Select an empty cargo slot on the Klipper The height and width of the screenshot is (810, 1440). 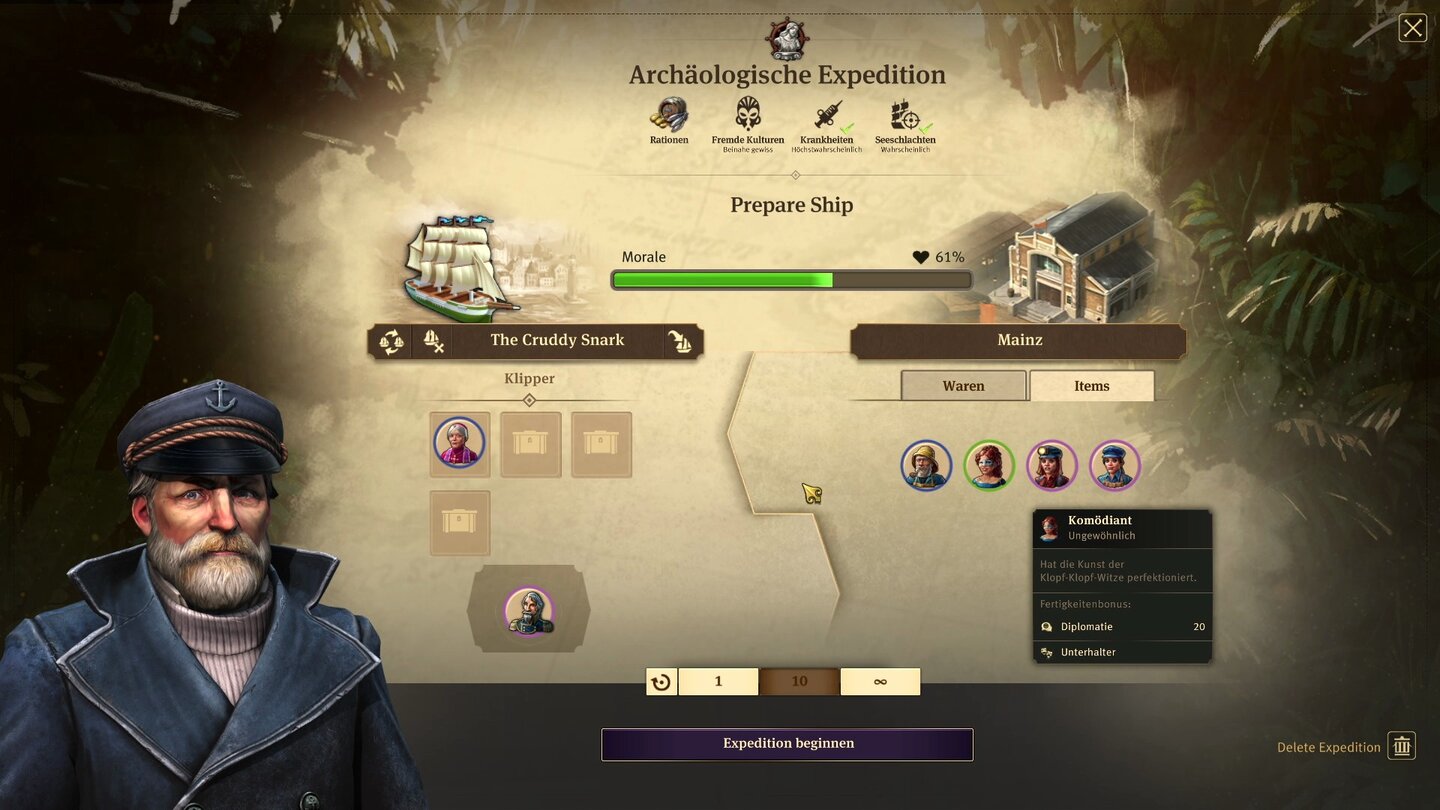coord(530,444)
